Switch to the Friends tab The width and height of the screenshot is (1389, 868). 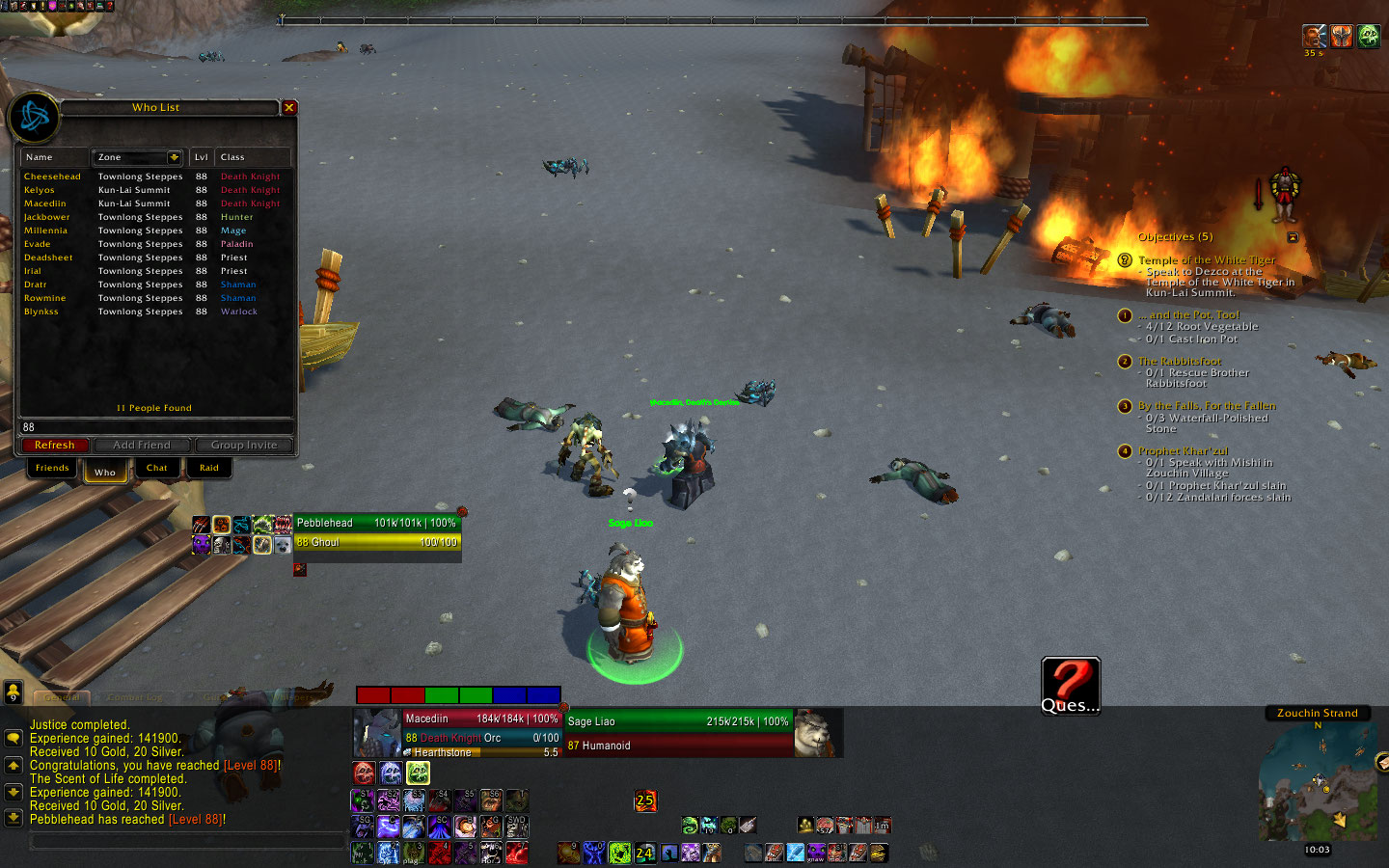click(52, 468)
